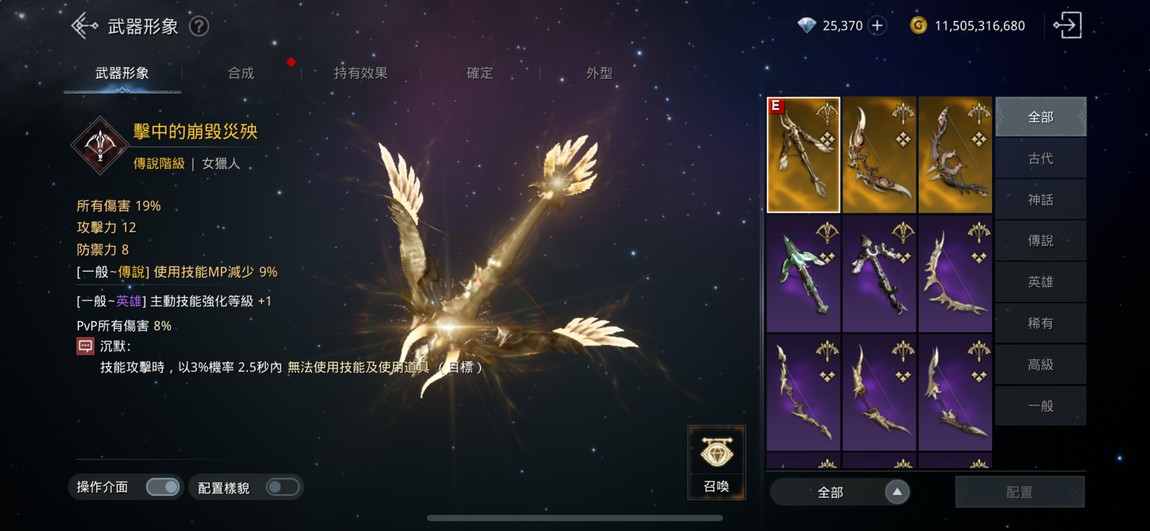Toggle the 操作介面 switch
Image resolution: width=1150 pixels, height=531 pixels.
click(x=163, y=487)
